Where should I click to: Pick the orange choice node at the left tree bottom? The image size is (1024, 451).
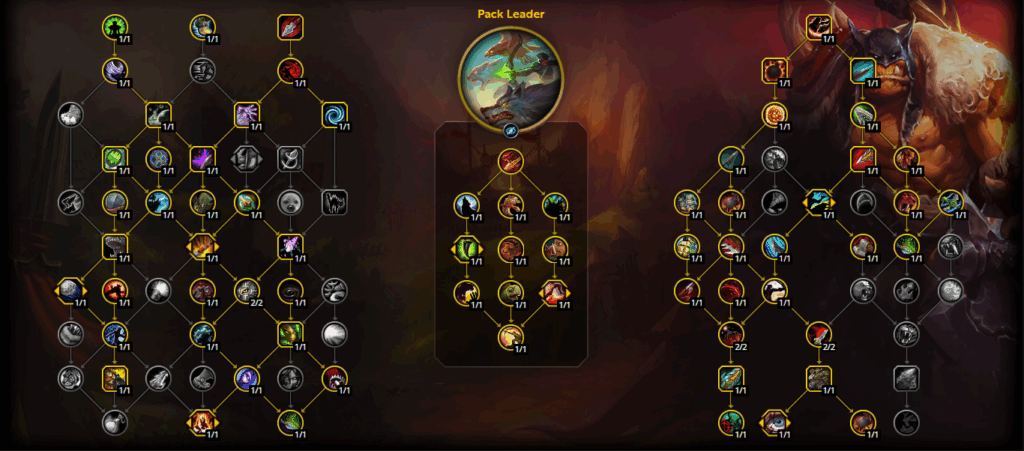[x=203, y=423]
